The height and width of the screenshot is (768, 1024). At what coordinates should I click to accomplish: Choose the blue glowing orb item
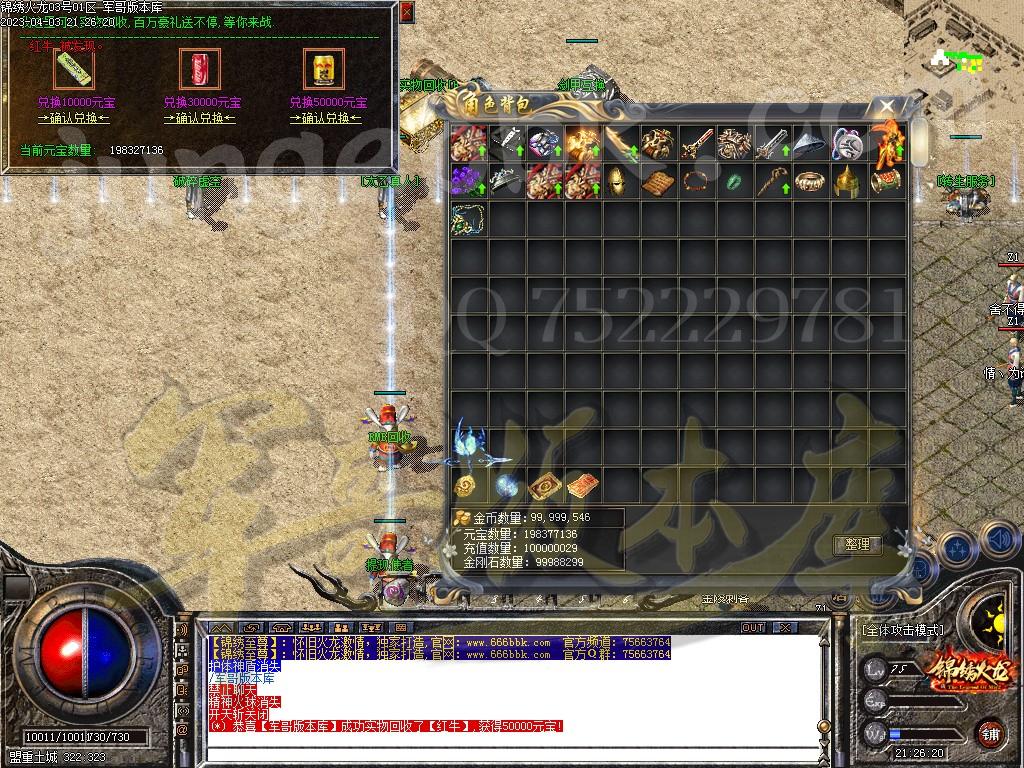[x=506, y=486]
